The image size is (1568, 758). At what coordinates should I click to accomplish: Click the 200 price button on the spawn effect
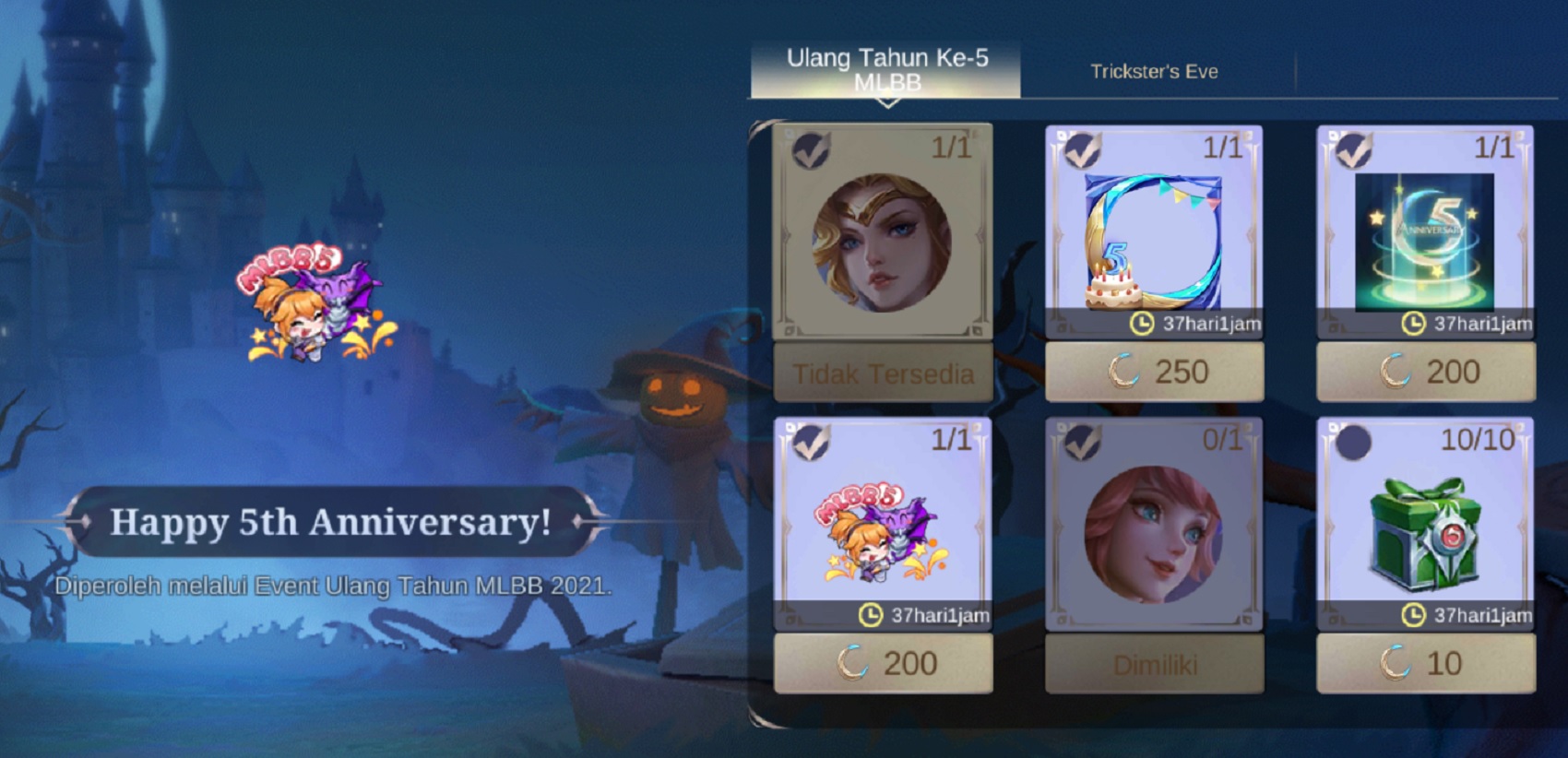(1425, 372)
